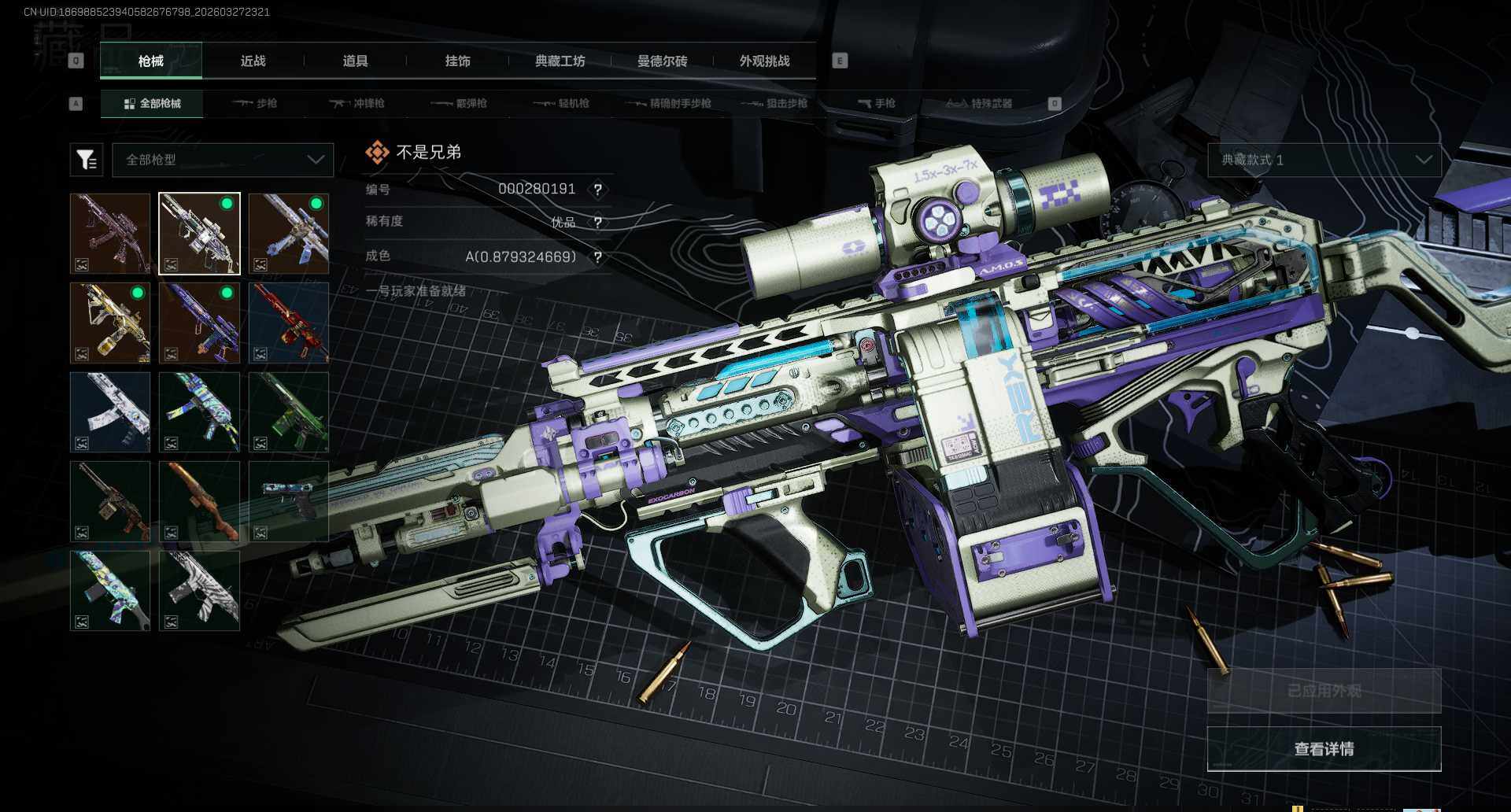This screenshot has height=812, width=1511.
Task: Select the red weapon skin thumbnail
Action: pyautogui.click(x=289, y=323)
